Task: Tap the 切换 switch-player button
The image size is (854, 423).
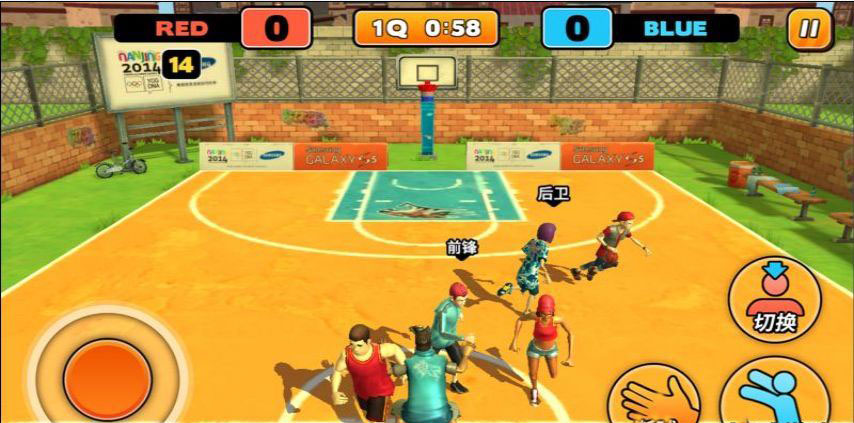Action: click(774, 299)
